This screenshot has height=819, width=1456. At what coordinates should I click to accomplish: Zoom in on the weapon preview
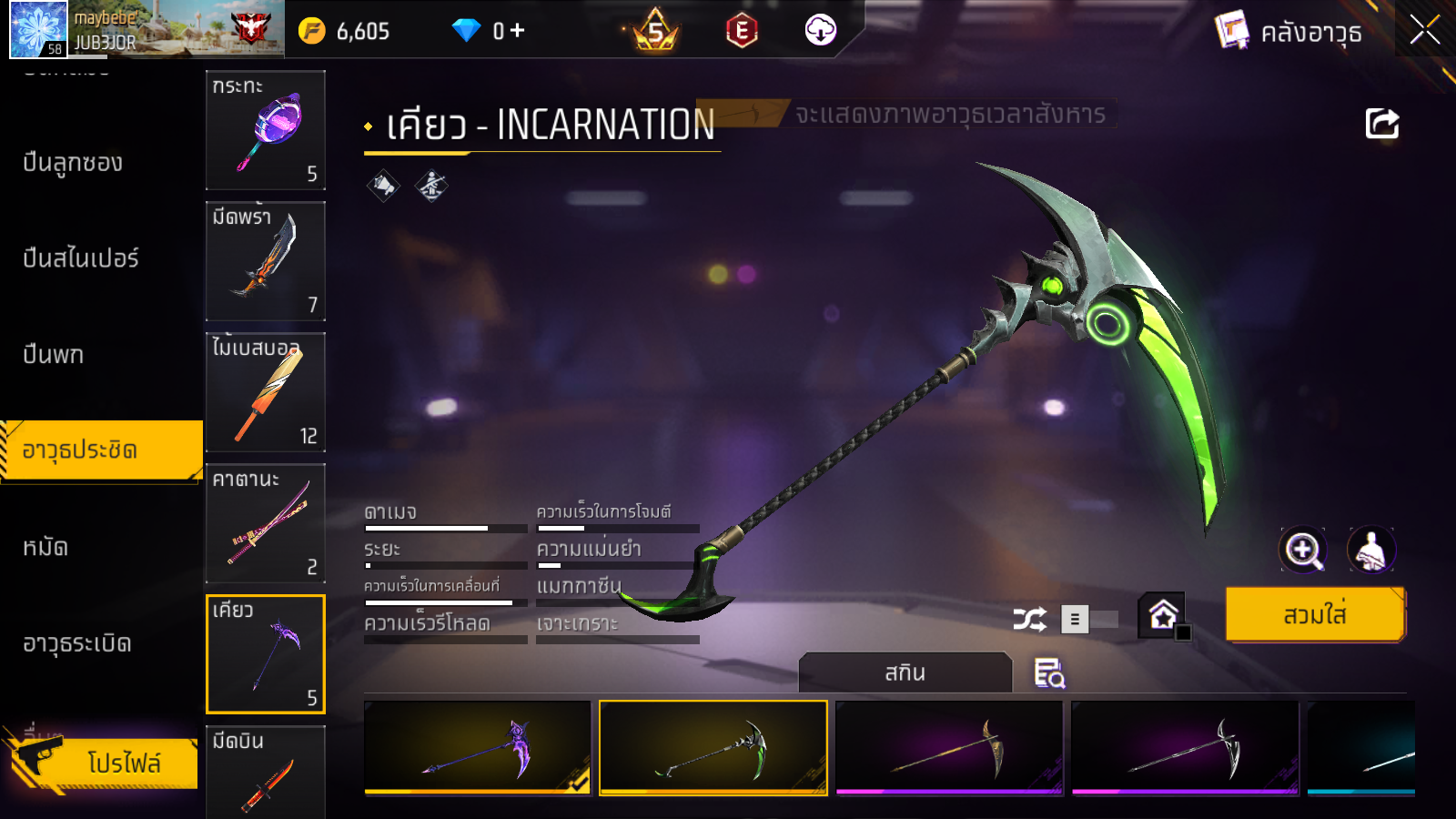click(x=1303, y=550)
